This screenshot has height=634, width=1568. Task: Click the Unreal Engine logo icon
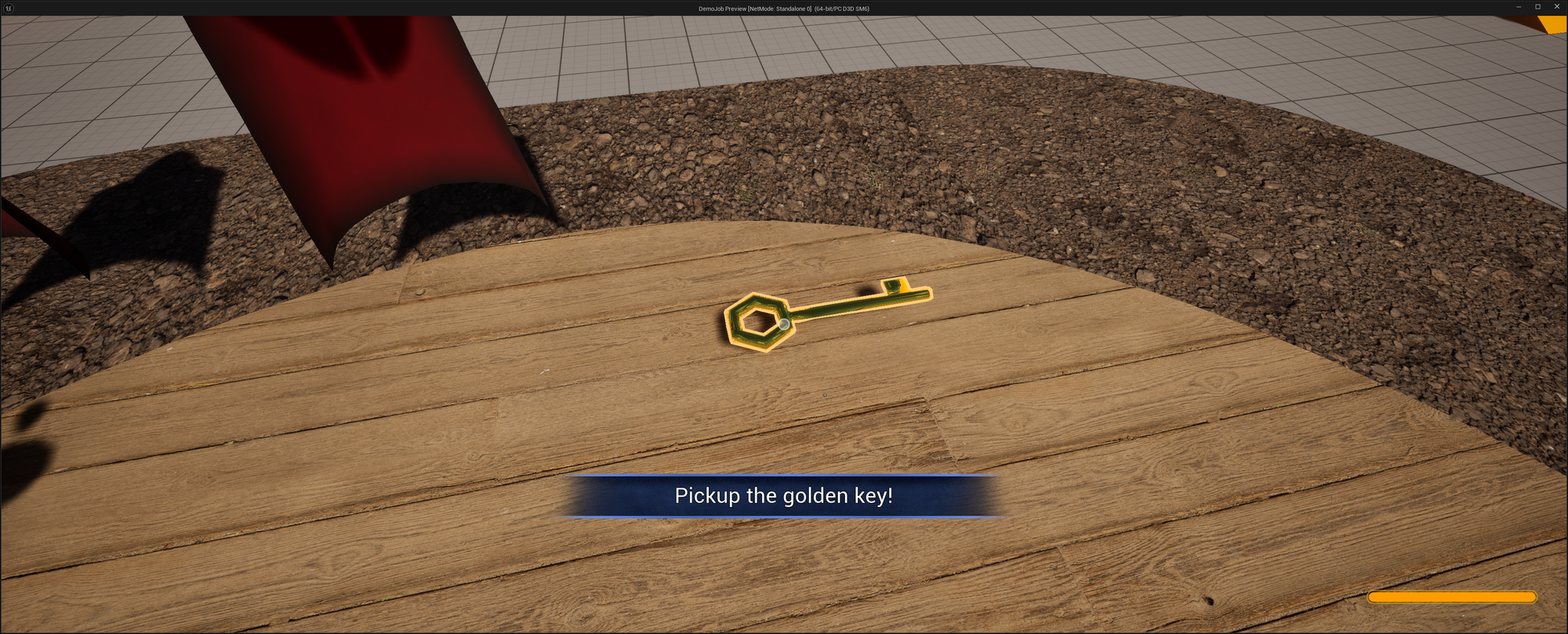[x=9, y=8]
